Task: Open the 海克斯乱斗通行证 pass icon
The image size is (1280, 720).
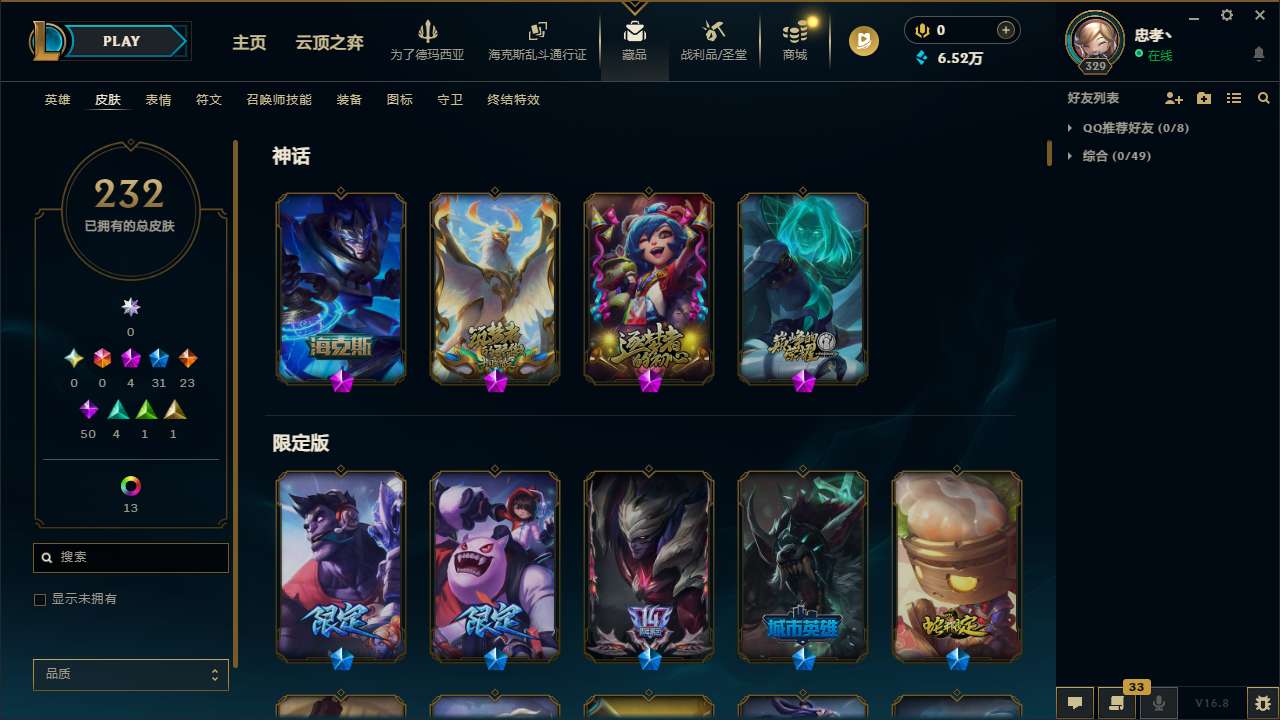Action: click(x=537, y=40)
